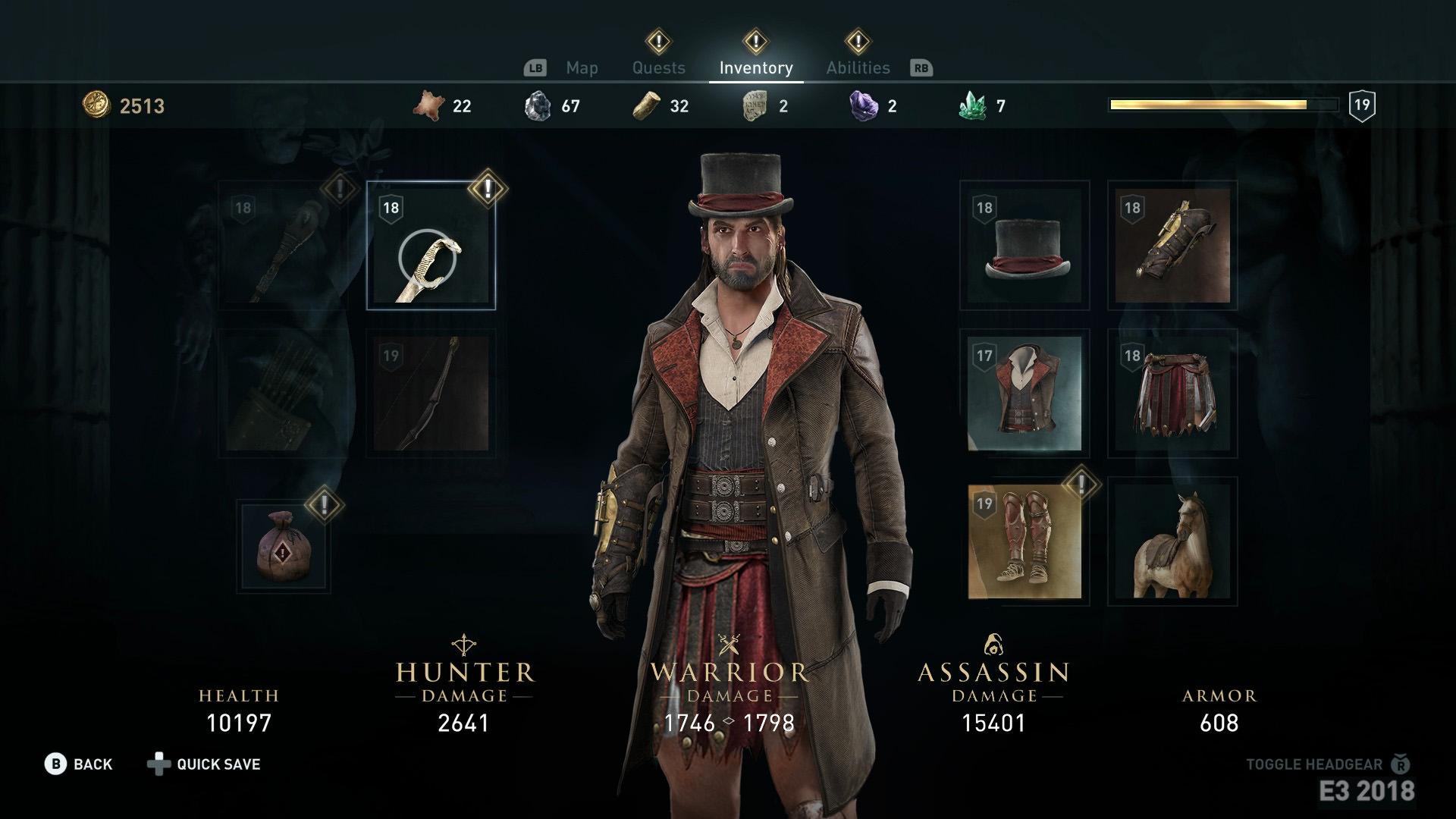Select the Inventory tab

click(755, 68)
